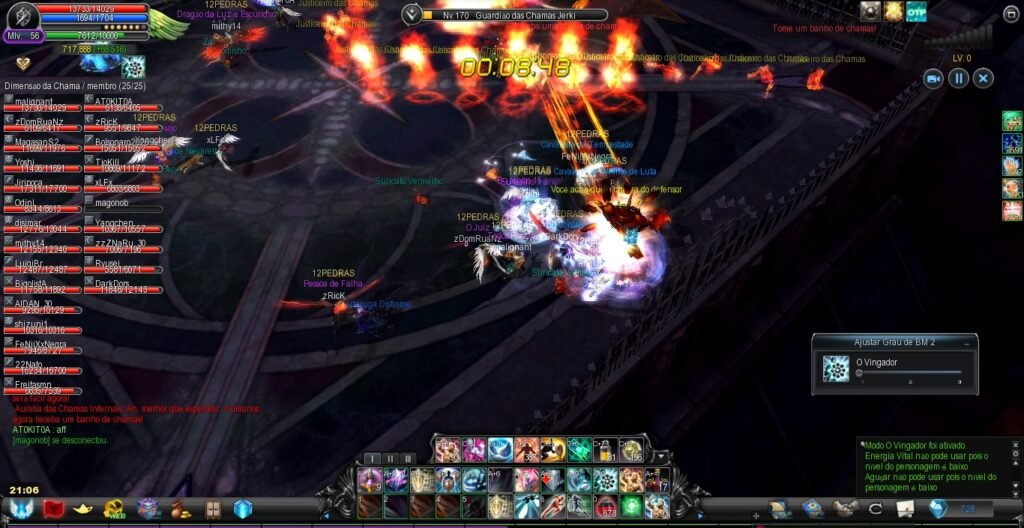Open the OTP security icon
This screenshot has height=528, width=1024.
click(x=916, y=11)
